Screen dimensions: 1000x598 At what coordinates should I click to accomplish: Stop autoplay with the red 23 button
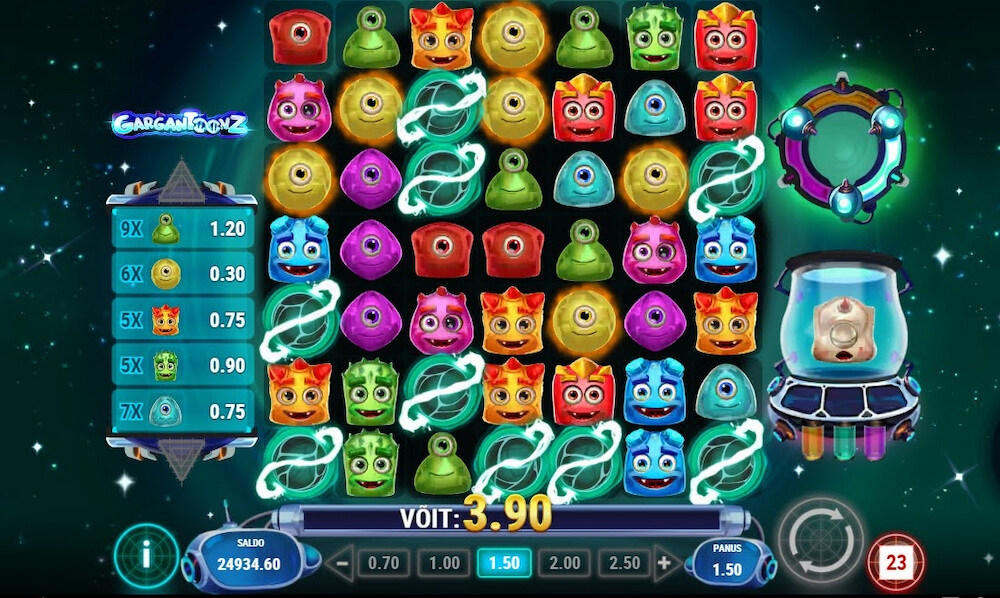pyautogui.click(x=895, y=563)
